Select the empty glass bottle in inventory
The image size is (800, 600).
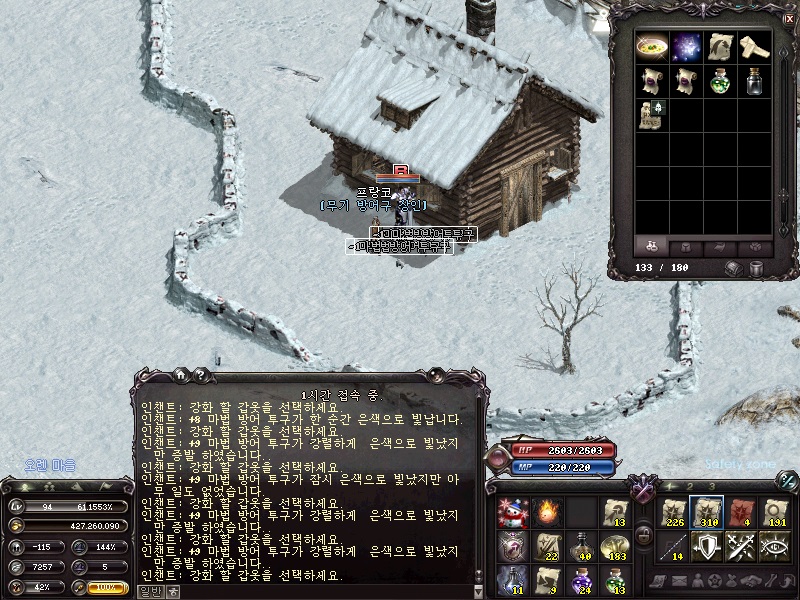click(x=755, y=82)
